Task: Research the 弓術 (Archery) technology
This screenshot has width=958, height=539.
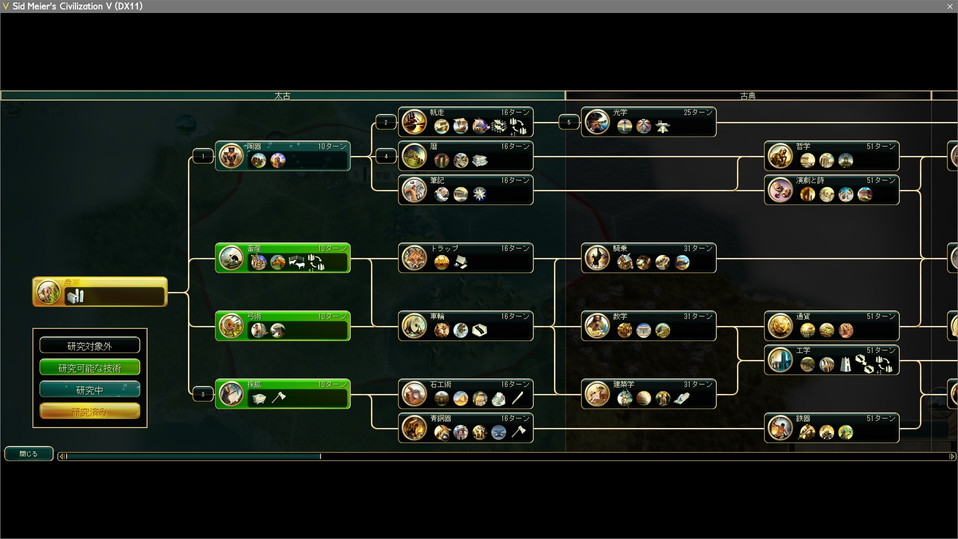Action: point(283,326)
